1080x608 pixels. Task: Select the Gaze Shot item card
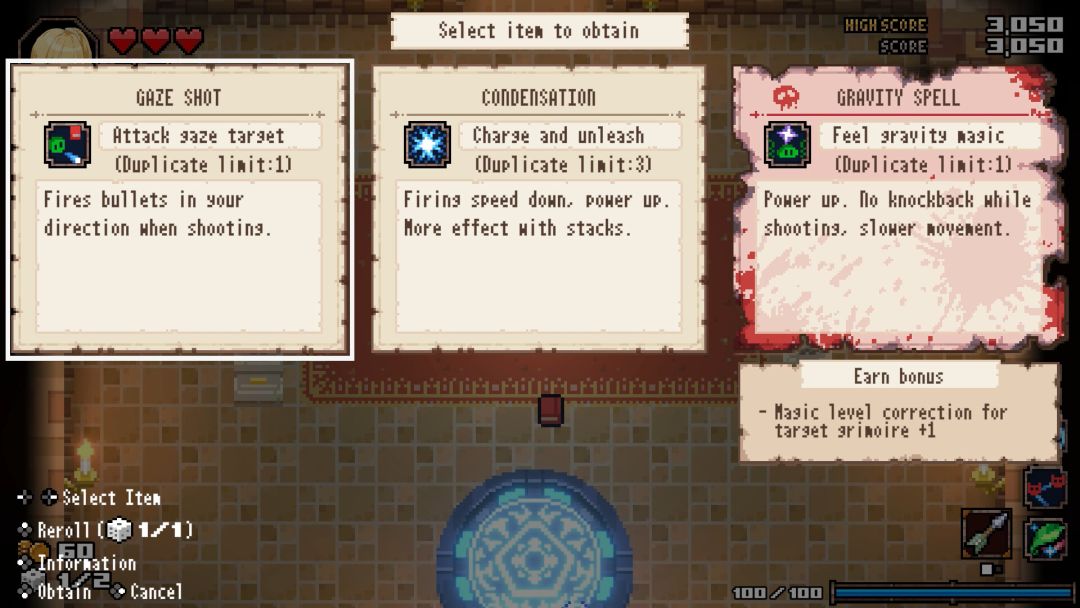tap(180, 209)
